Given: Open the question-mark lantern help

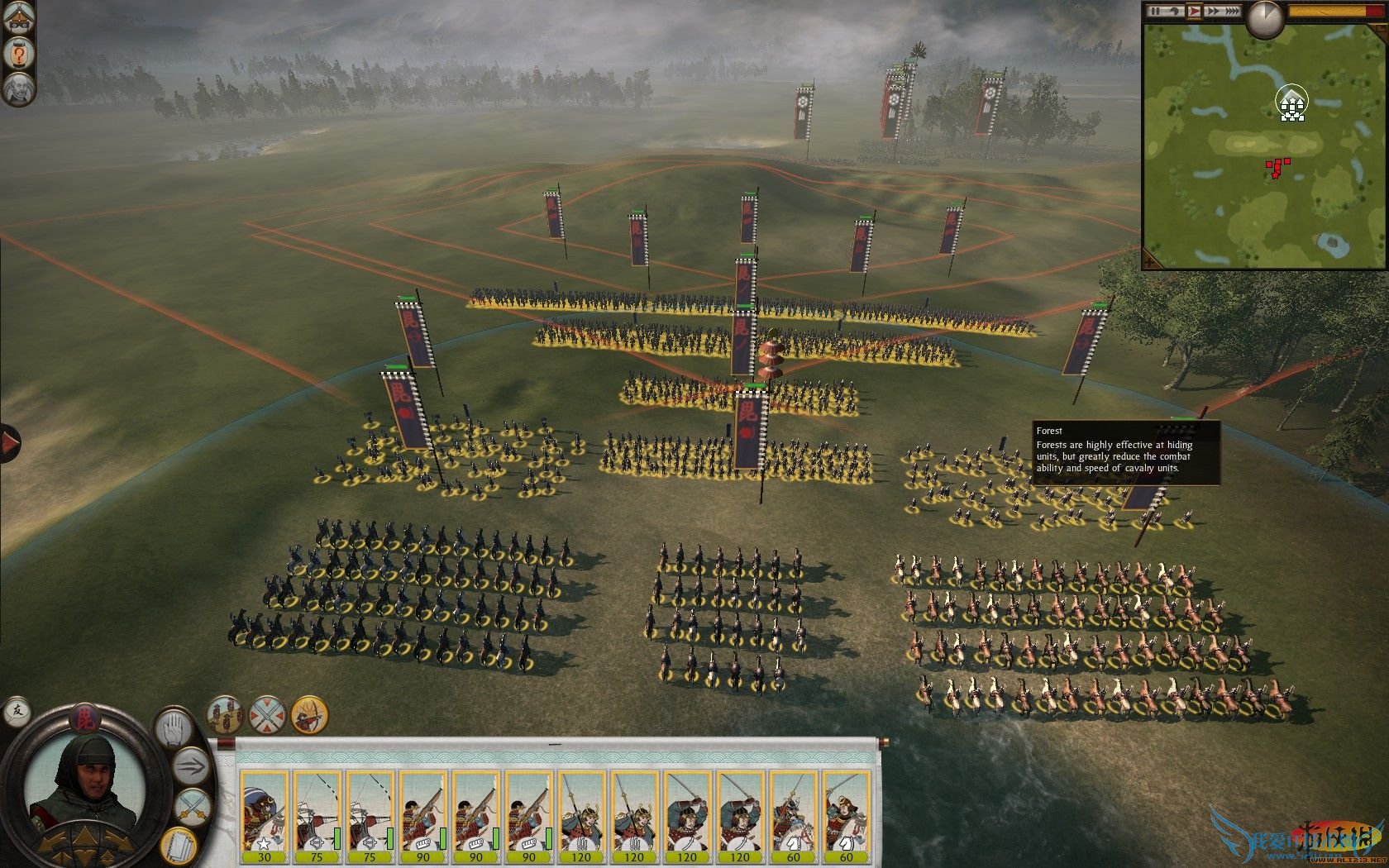Looking at the screenshot, I should click(x=18, y=55).
